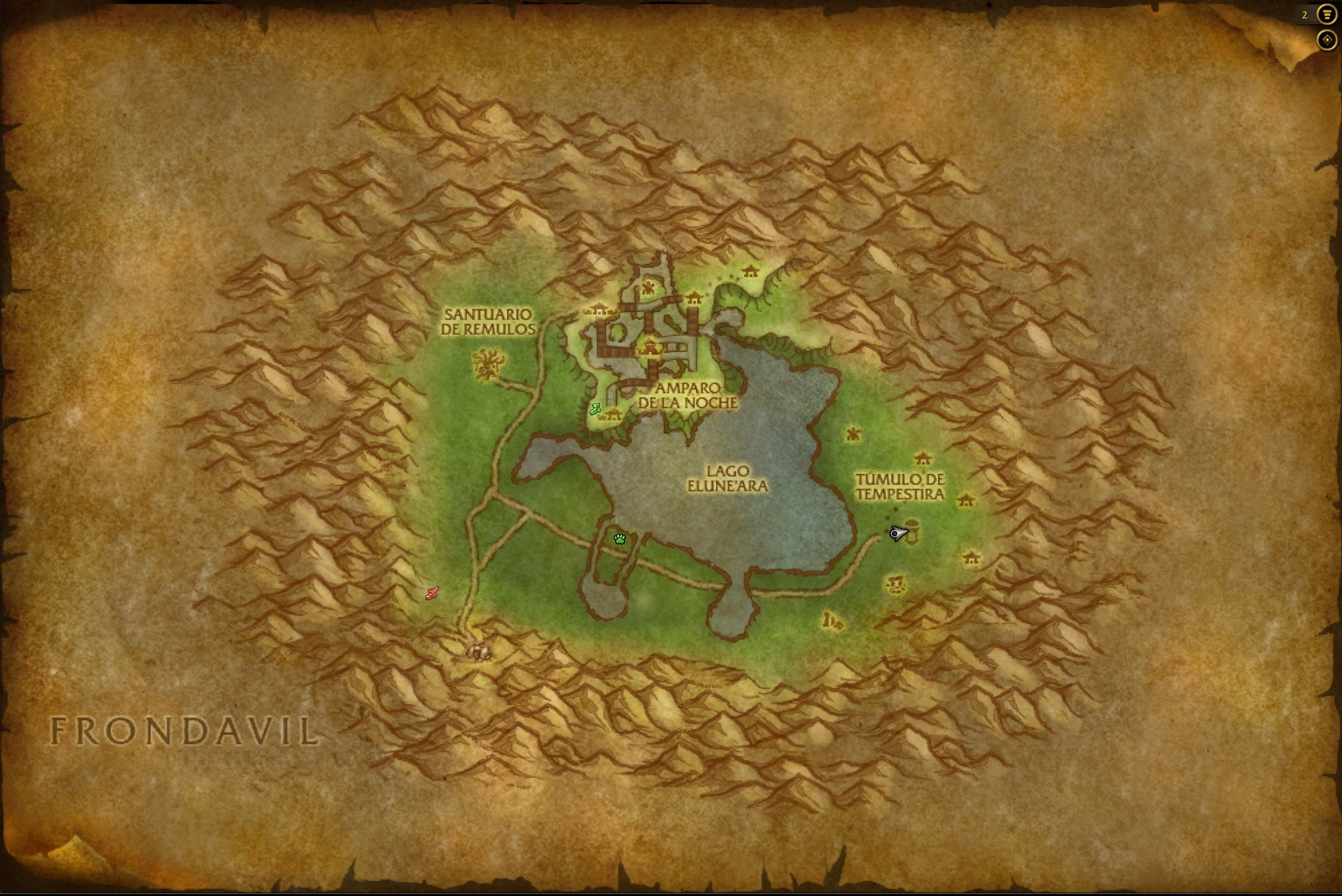Click the diamond map pin button
Viewport: 1342px width, 896px height.
pyautogui.click(x=1326, y=40)
